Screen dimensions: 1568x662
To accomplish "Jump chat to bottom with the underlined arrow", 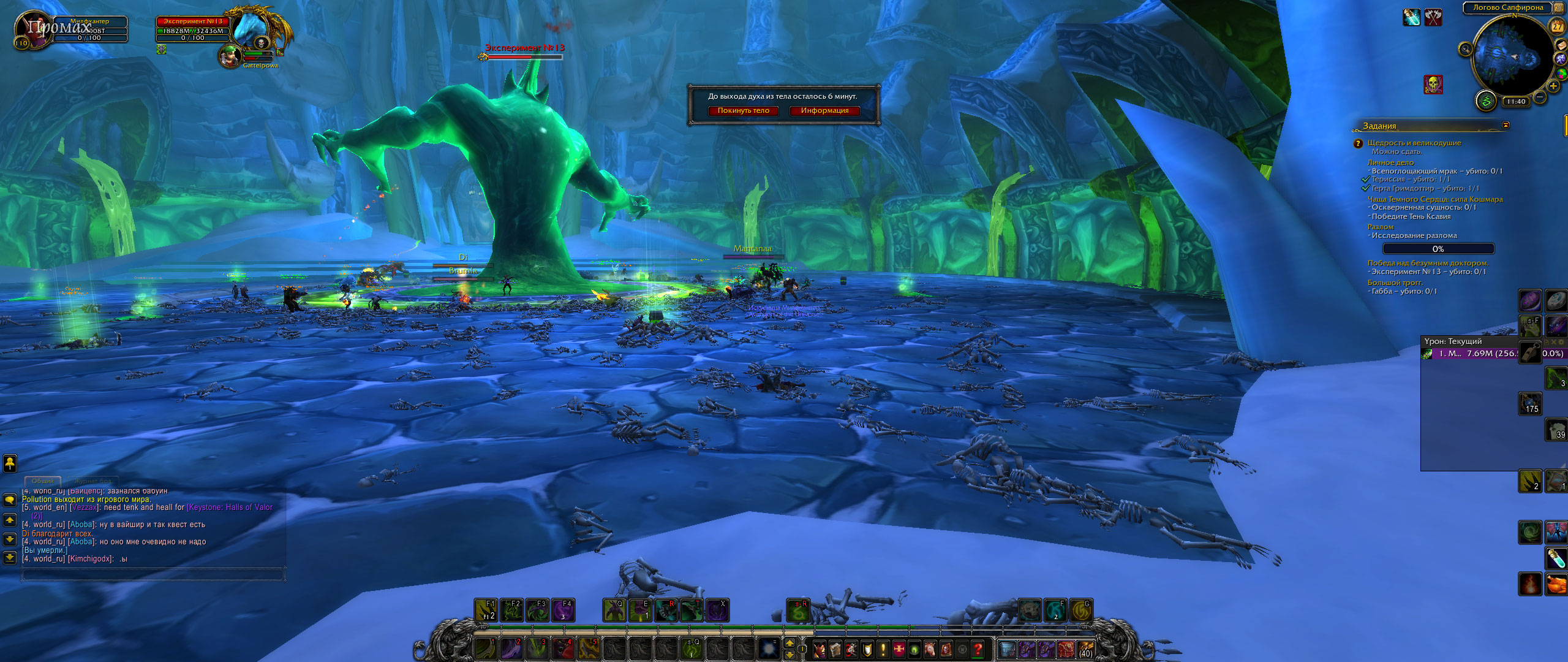I will [10, 557].
